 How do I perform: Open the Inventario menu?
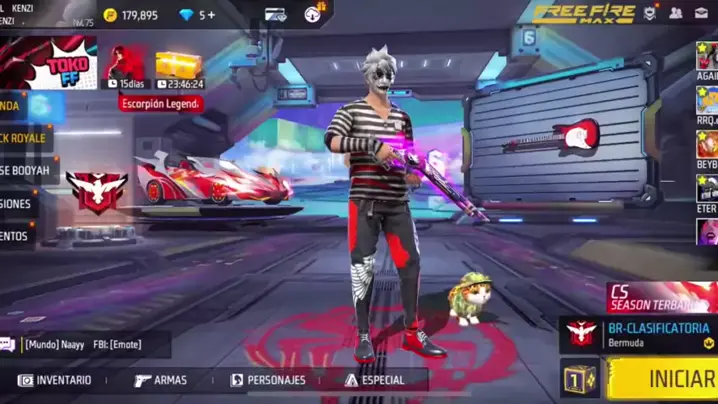coord(56,380)
